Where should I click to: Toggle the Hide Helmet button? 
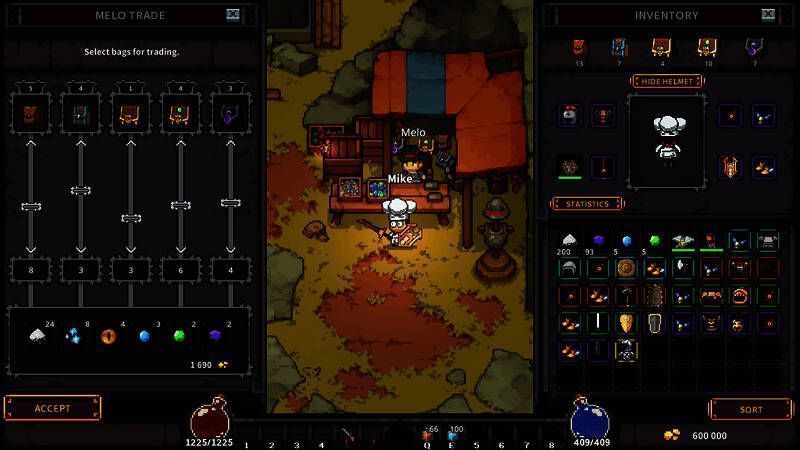666,81
